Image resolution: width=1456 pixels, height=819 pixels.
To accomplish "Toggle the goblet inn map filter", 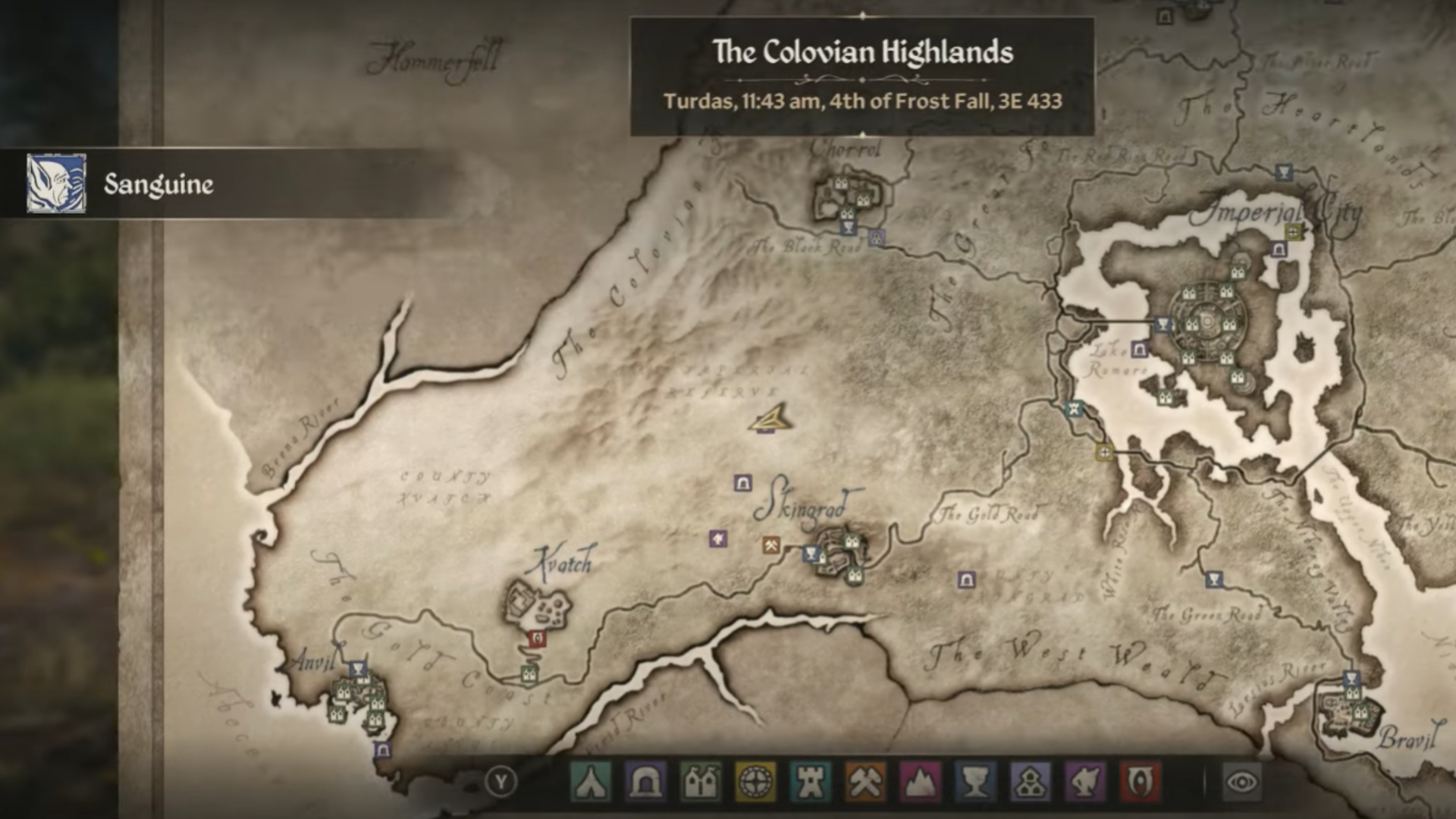I will (975, 782).
